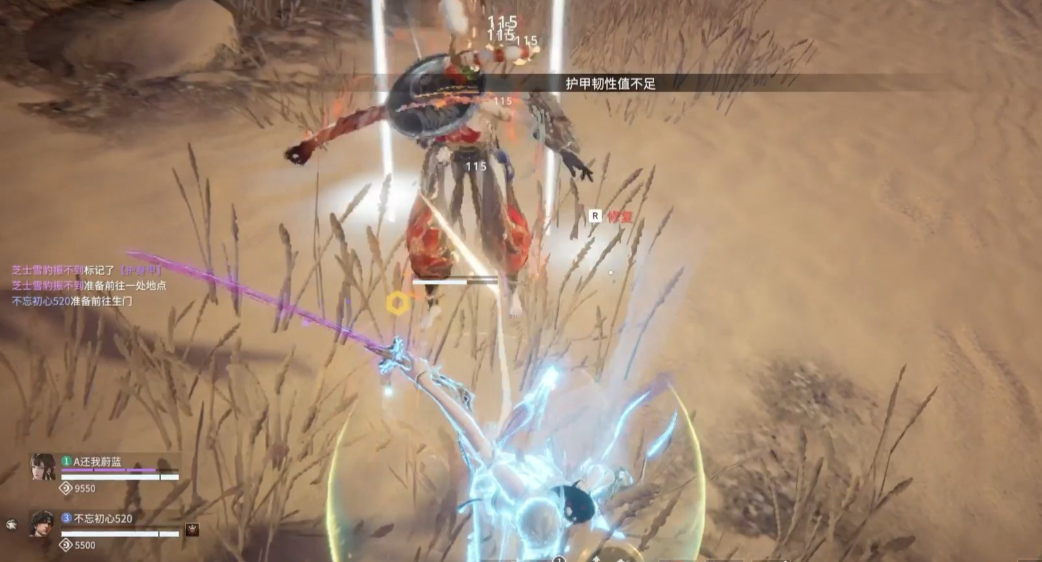Select teammate A还我蔚蓝's portrait
The height and width of the screenshot is (562, 1042).
pos(43,467)
